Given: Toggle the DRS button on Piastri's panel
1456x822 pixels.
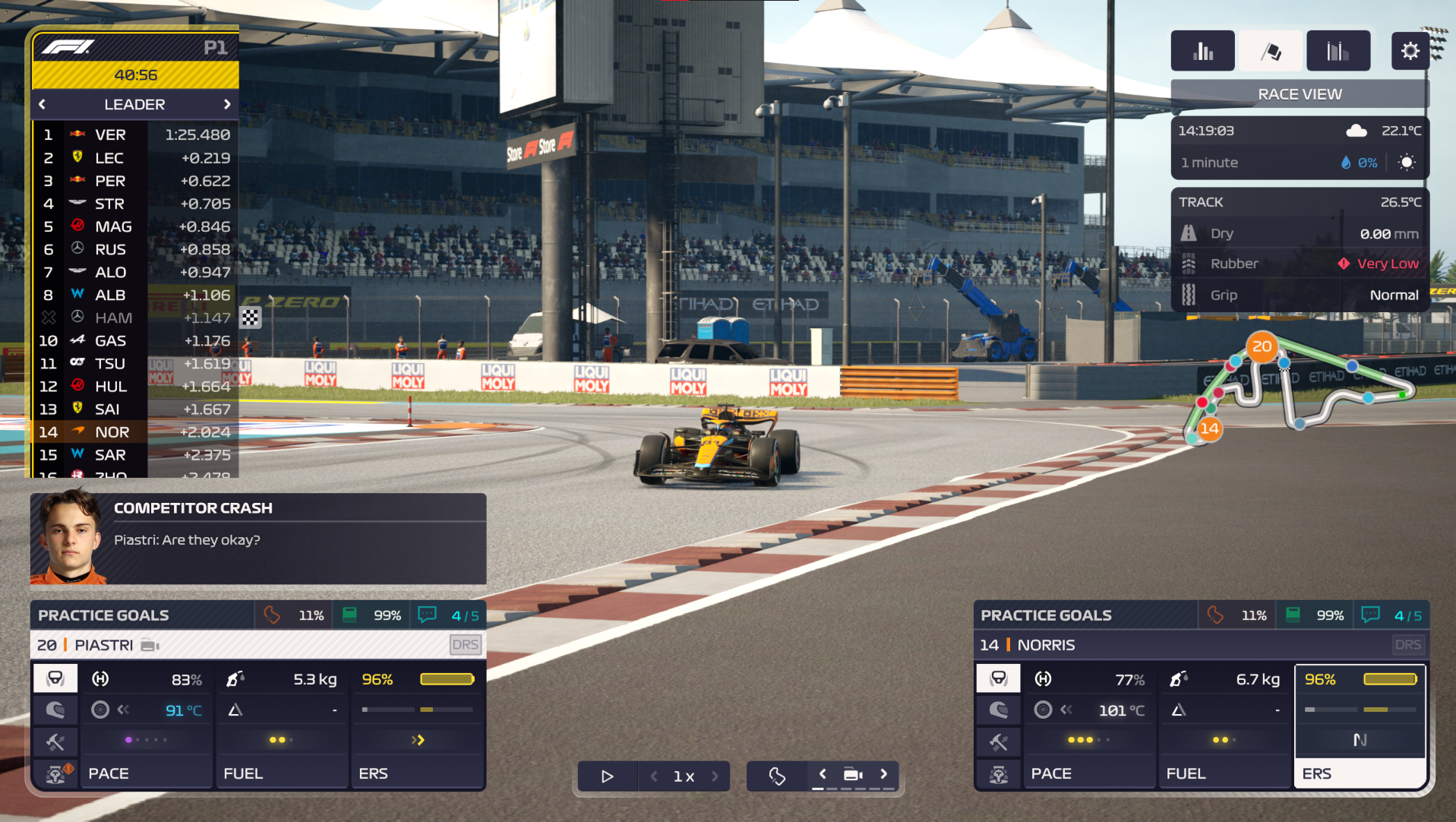Looking at the screenshot, I should point(465,645).
